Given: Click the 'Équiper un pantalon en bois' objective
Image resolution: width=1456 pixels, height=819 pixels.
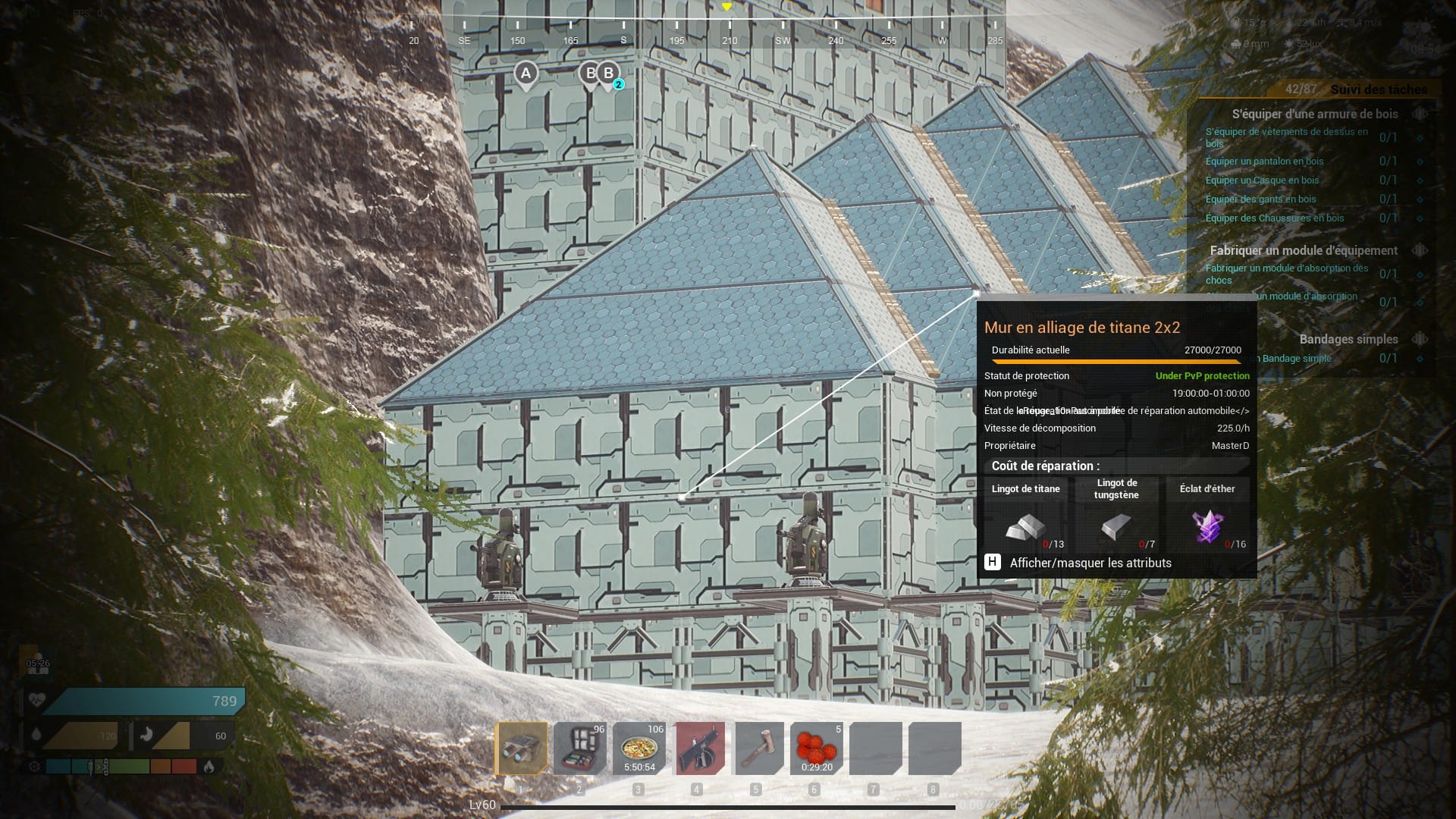Looking at the screenshot, I should click(1264, 161).
